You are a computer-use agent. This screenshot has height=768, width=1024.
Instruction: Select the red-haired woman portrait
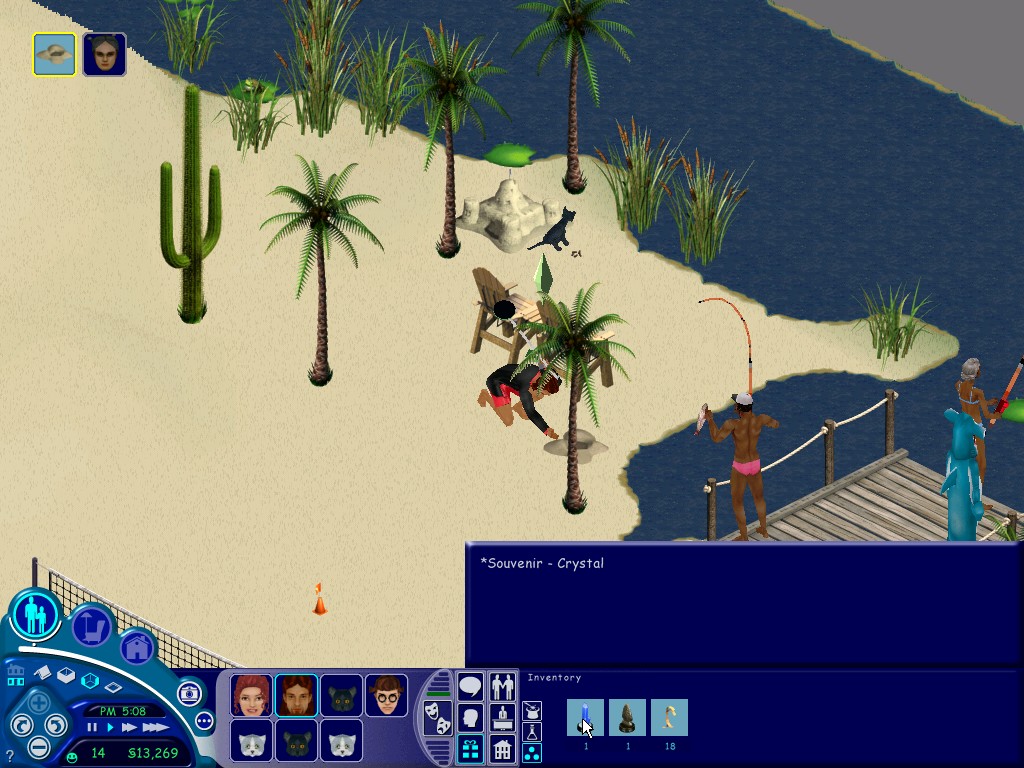(251, 695)
